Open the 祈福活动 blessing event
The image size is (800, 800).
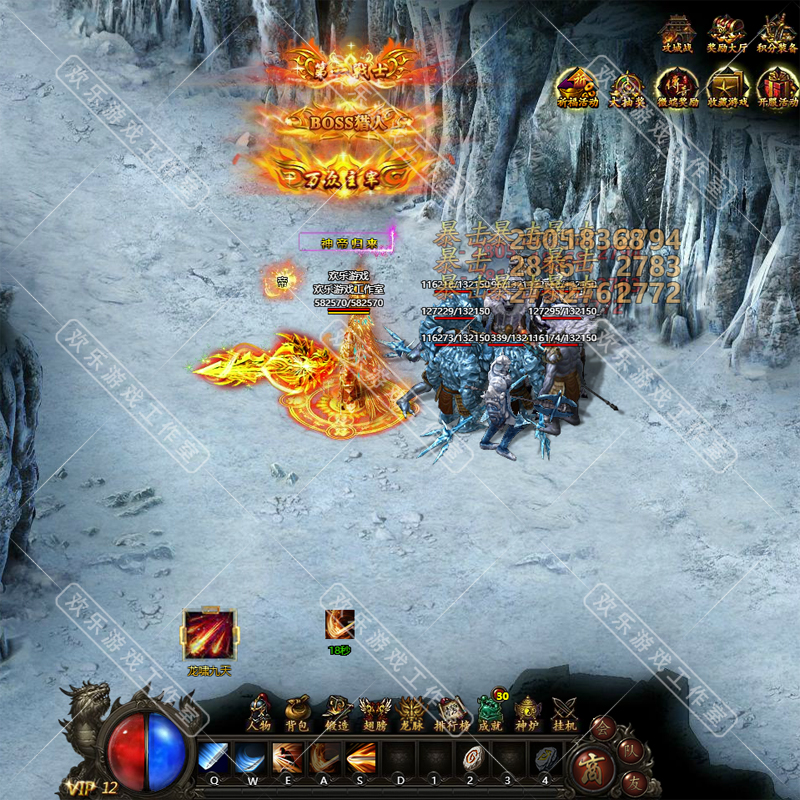(x=577, y=88)
